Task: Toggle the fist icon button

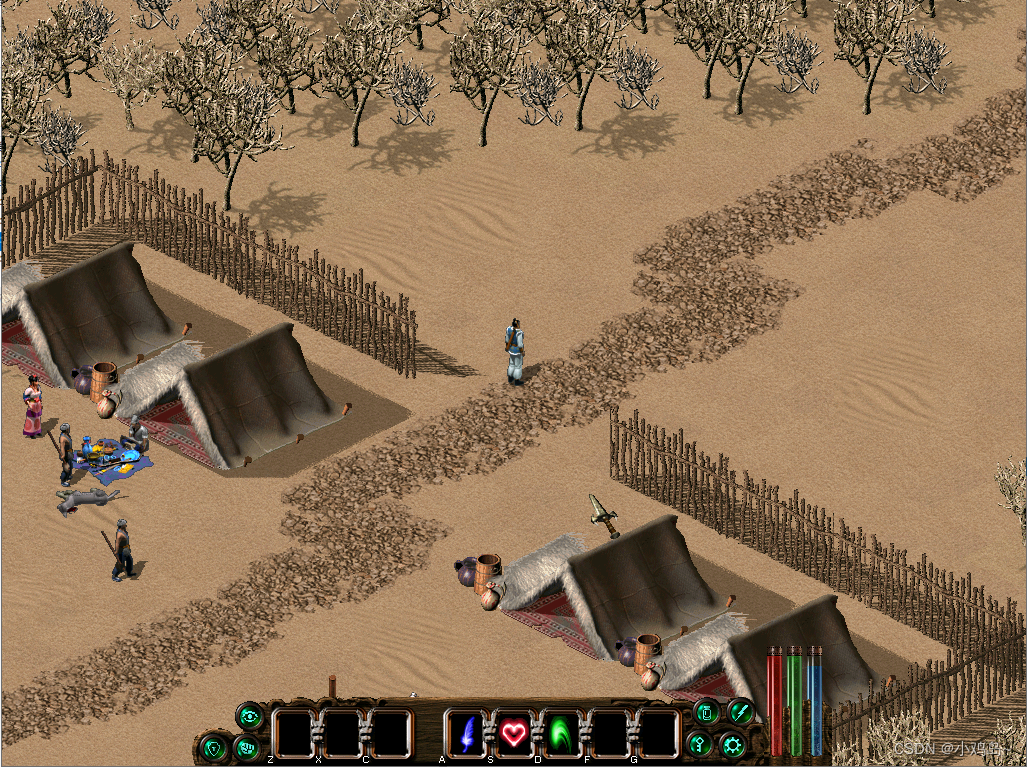Action: click(x=246, y=746)
